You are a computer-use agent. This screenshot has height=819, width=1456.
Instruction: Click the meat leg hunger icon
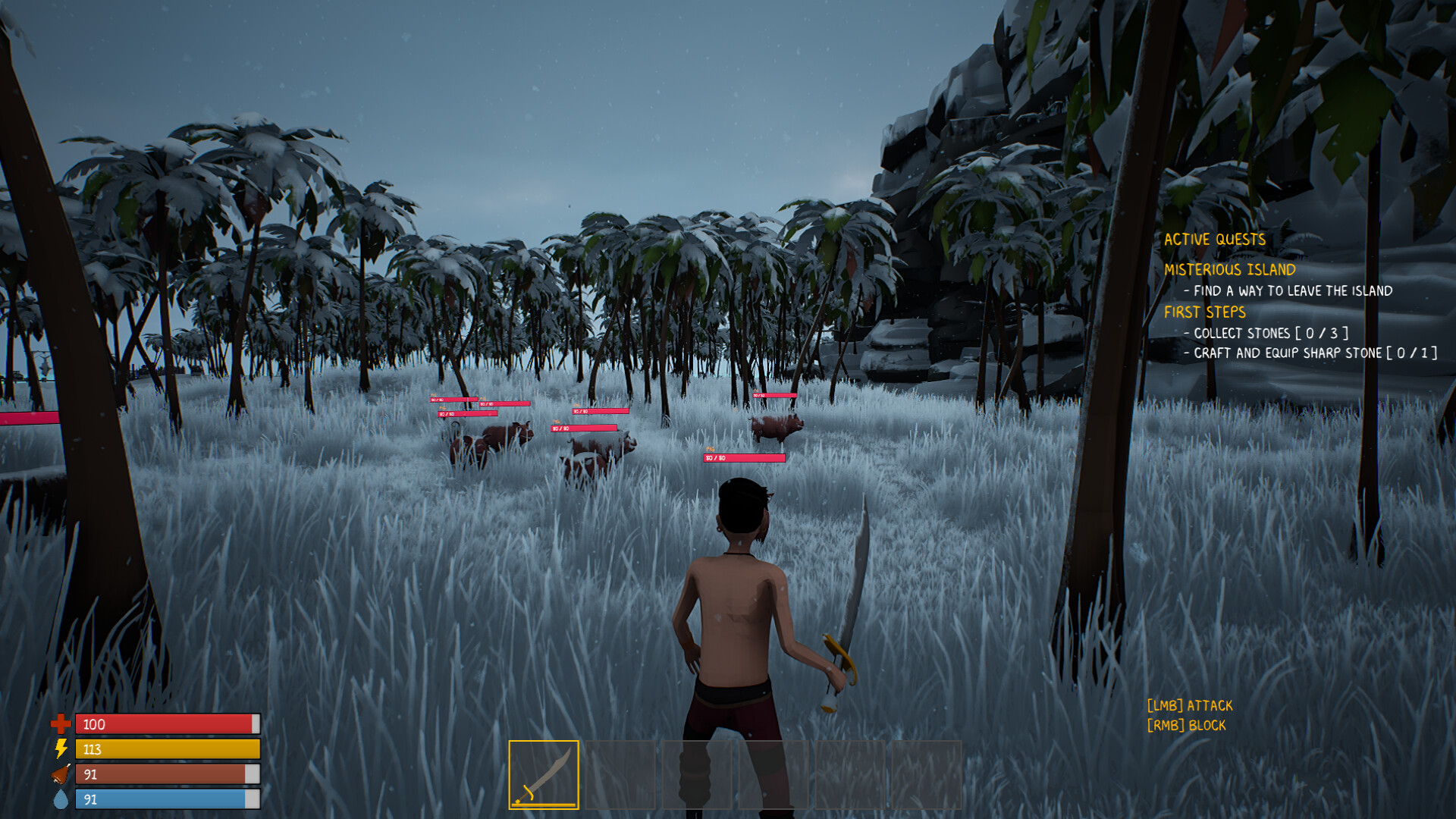pos(59,772)
